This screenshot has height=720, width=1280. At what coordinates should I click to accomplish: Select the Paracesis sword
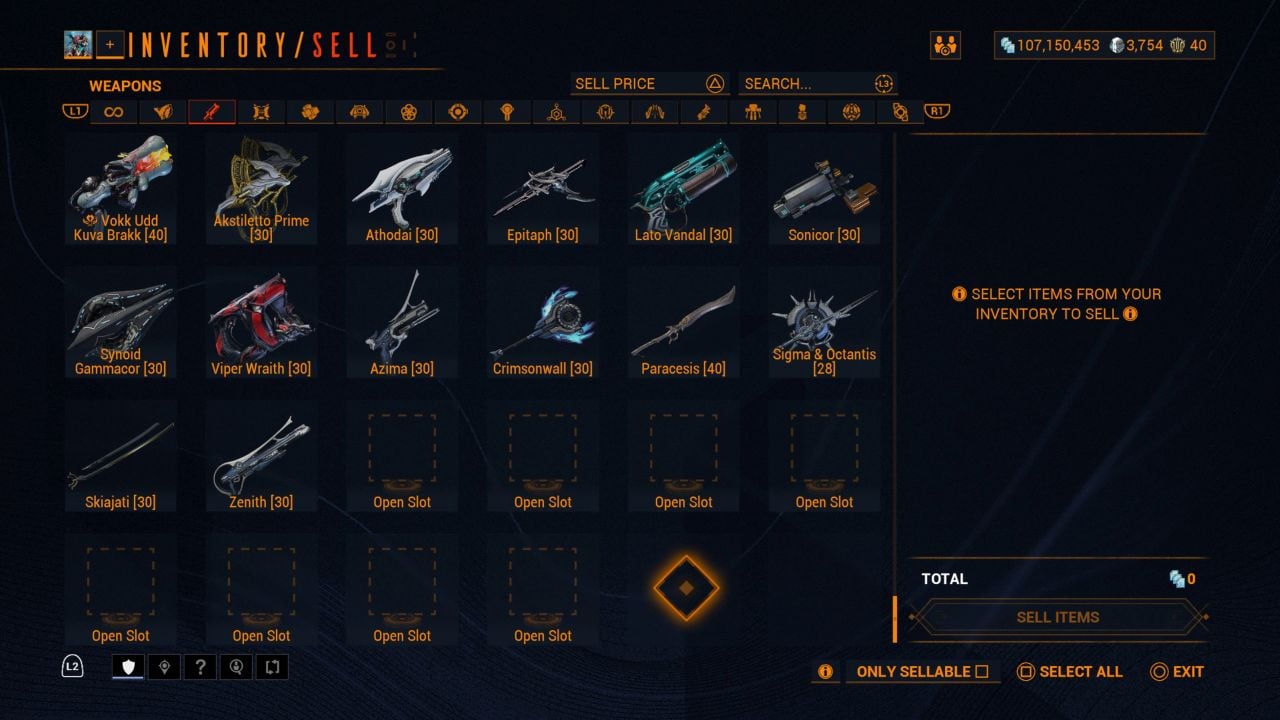pyautogui.click(x=684, y=323)
